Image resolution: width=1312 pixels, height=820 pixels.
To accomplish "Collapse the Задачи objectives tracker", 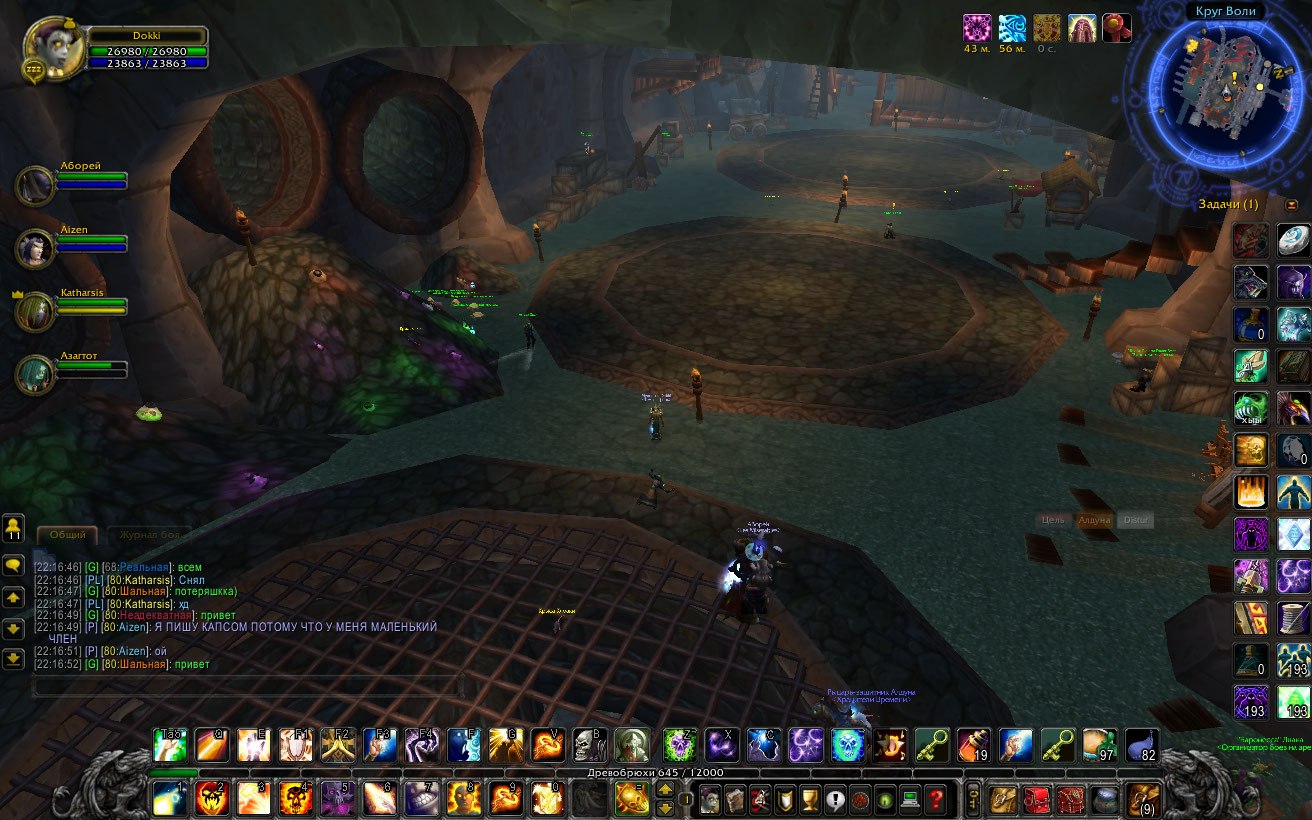I will pyautogui.click(x=1291, y=205).
